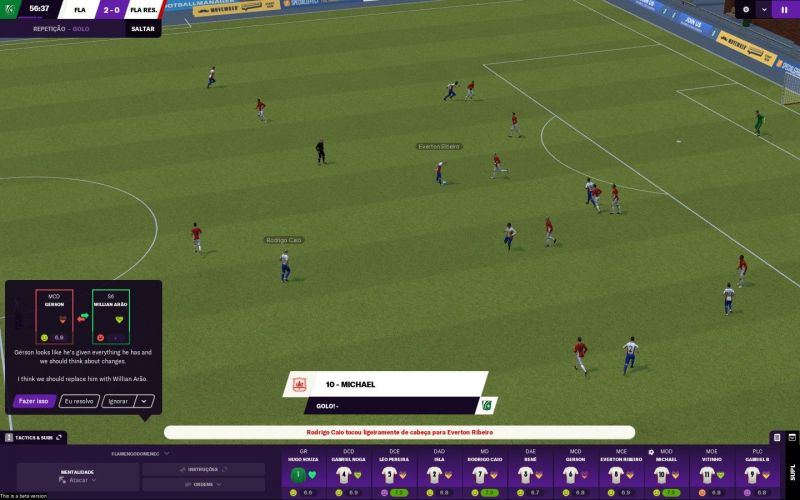Expand the arrow next to Ignorar

point(145,401)
